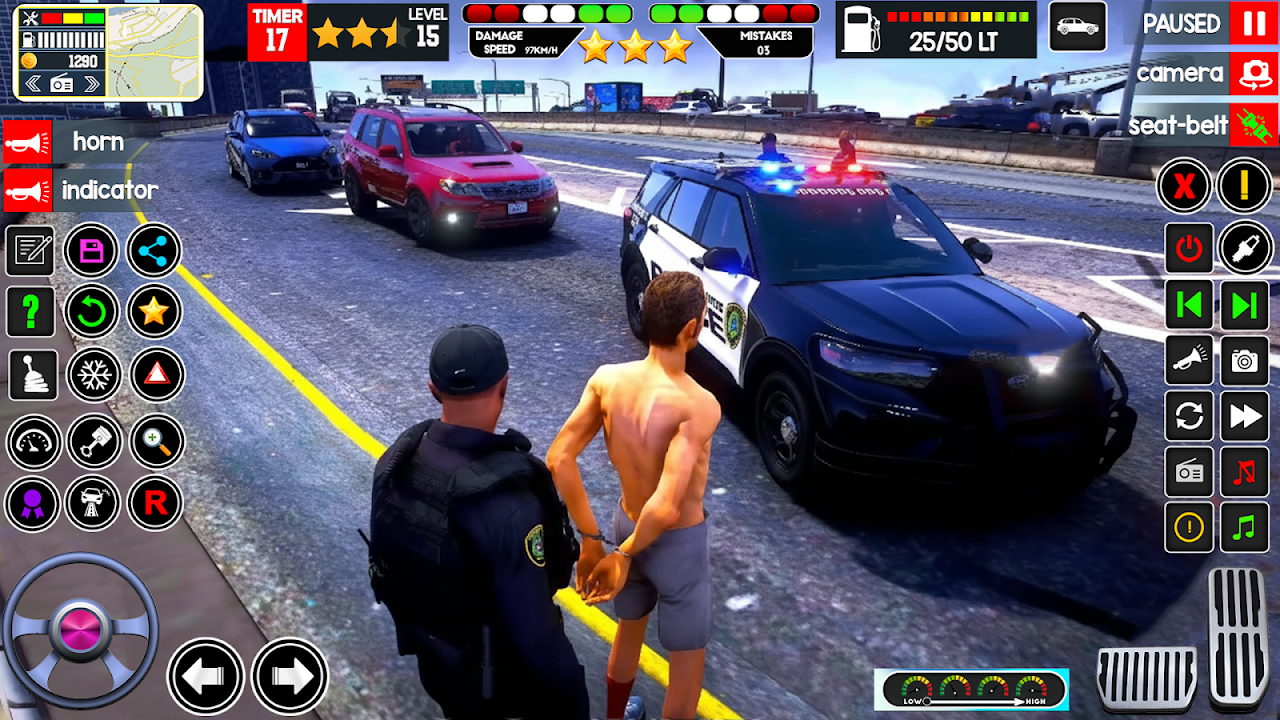Skip to next with green forward icon
The height and width of the screenshot is (720, 1280).
[1245, 305]
